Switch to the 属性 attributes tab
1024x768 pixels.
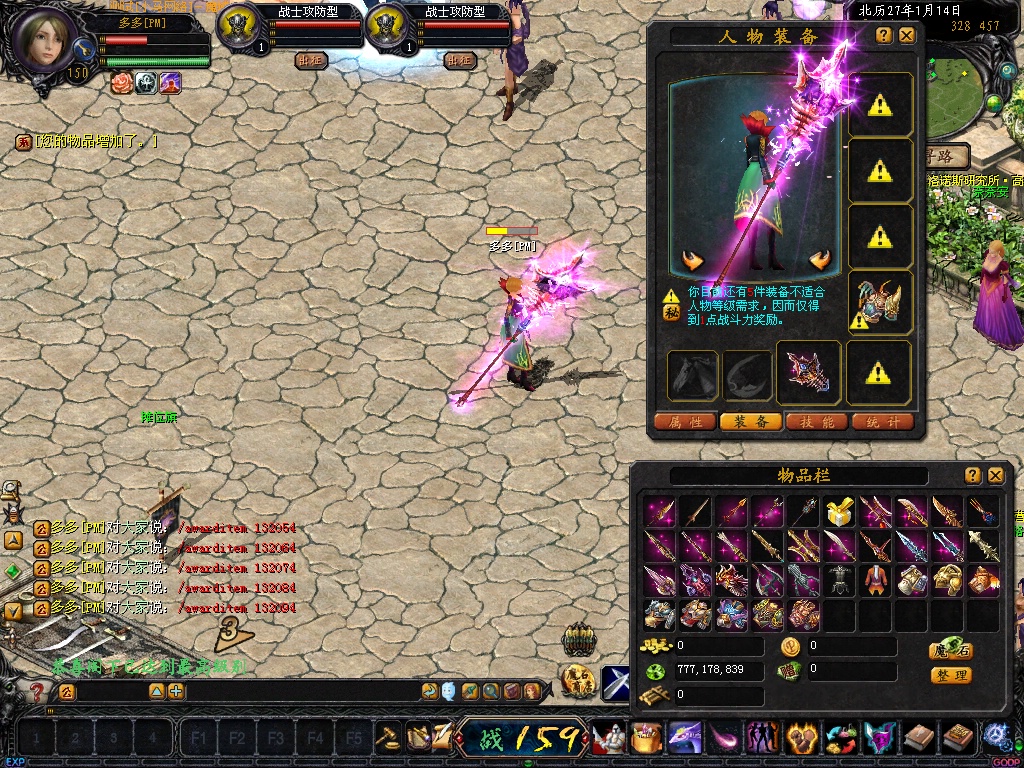click(x=685, y=422)
